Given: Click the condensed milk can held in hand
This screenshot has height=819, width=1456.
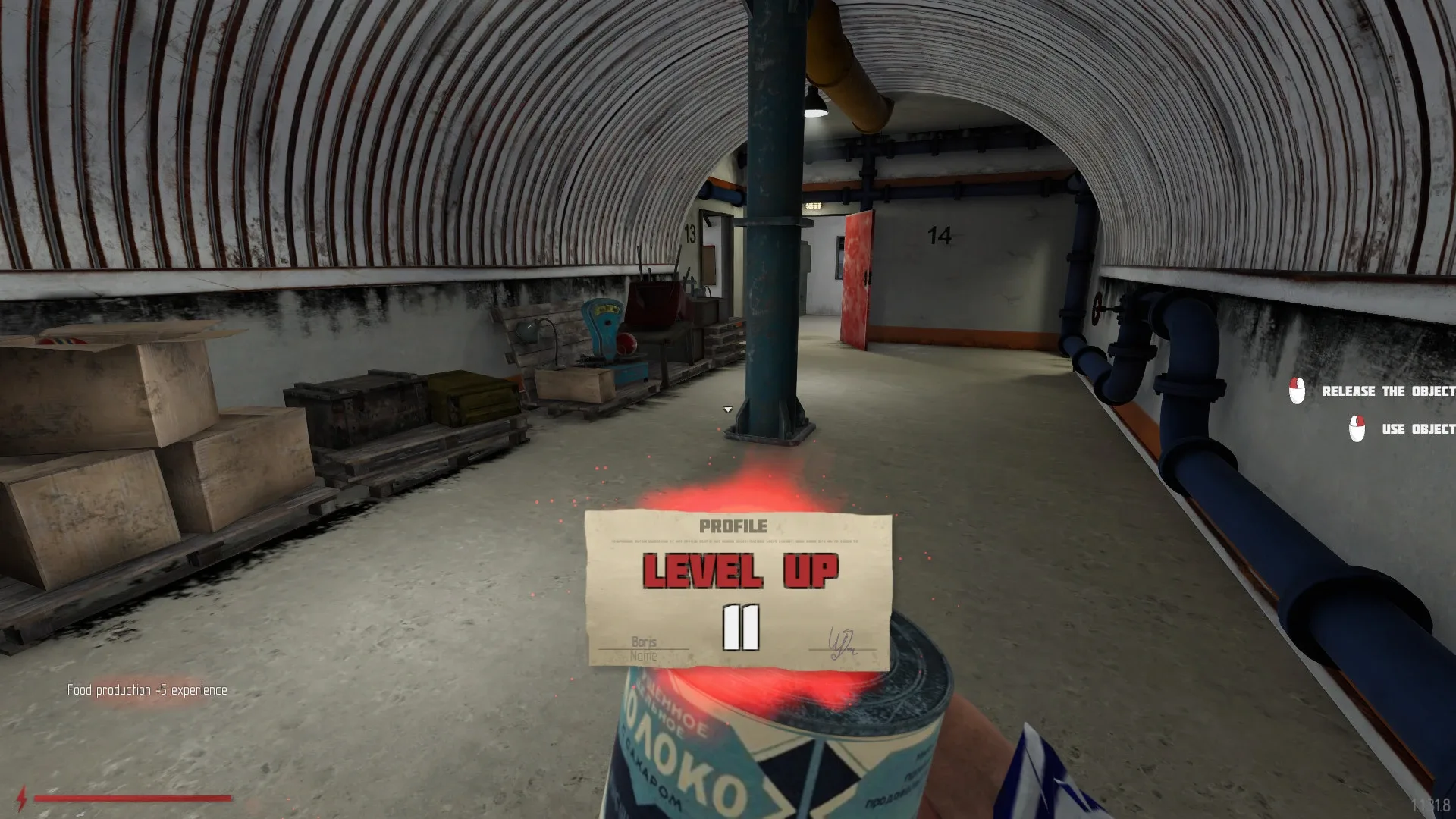Looking at the screenshot, I should pyautogui.click(x=766, y=758).
